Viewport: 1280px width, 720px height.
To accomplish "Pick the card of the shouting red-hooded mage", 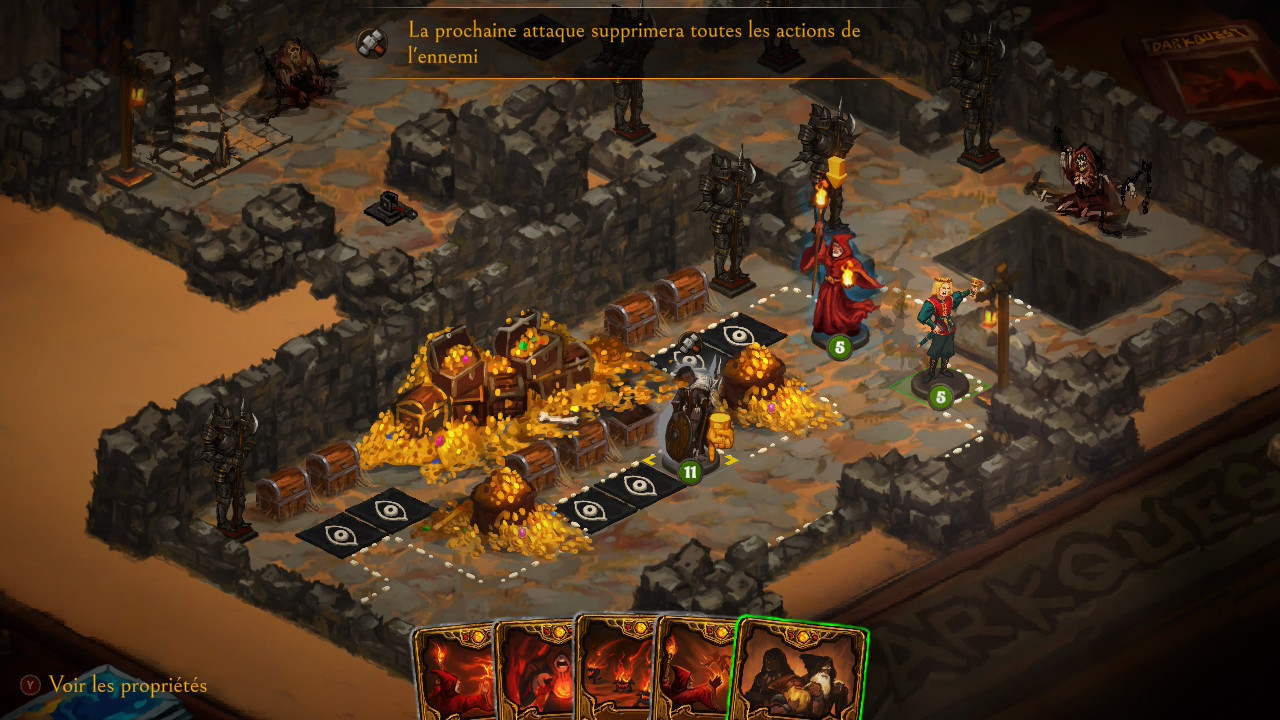I will point(534,675).
